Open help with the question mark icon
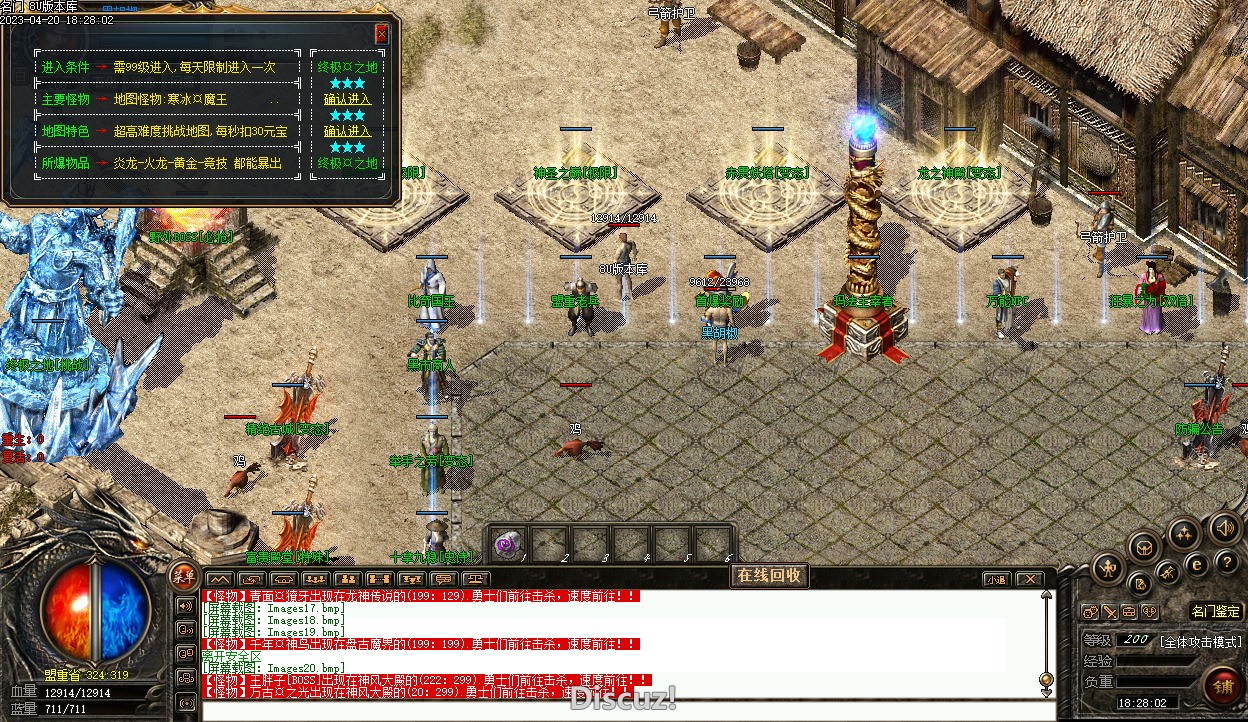Viewport: 1248px width, 722px height. [x=1225, y=565]
